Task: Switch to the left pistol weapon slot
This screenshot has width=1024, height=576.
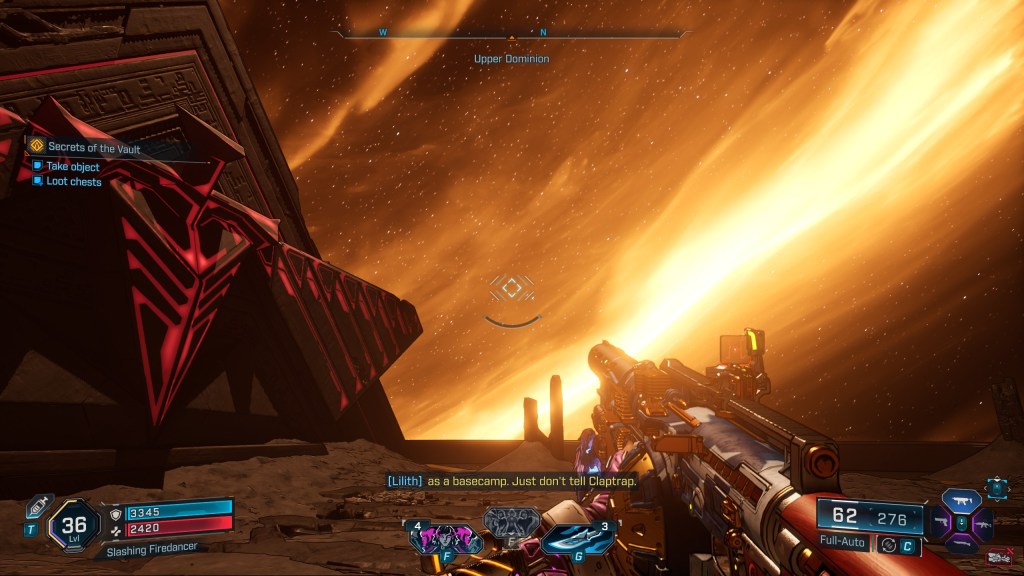Action: click(942, 522)
